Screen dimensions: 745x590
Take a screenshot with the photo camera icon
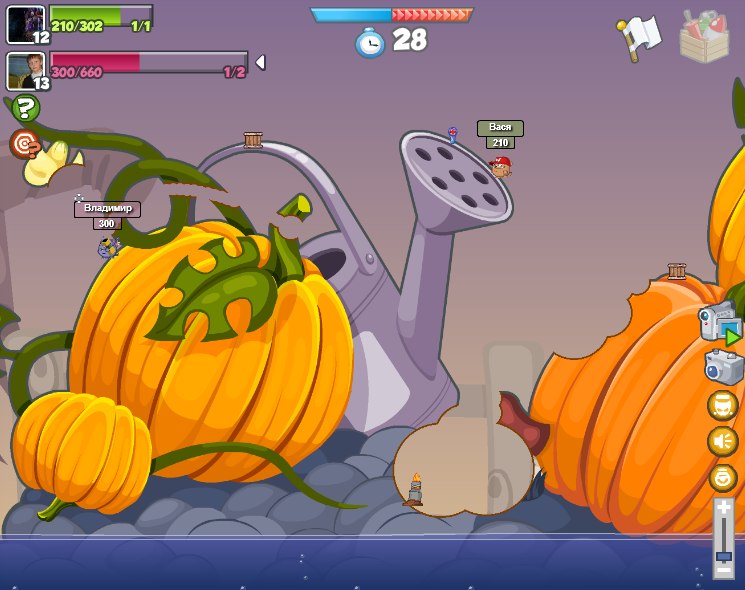click(x=724, y=367)
